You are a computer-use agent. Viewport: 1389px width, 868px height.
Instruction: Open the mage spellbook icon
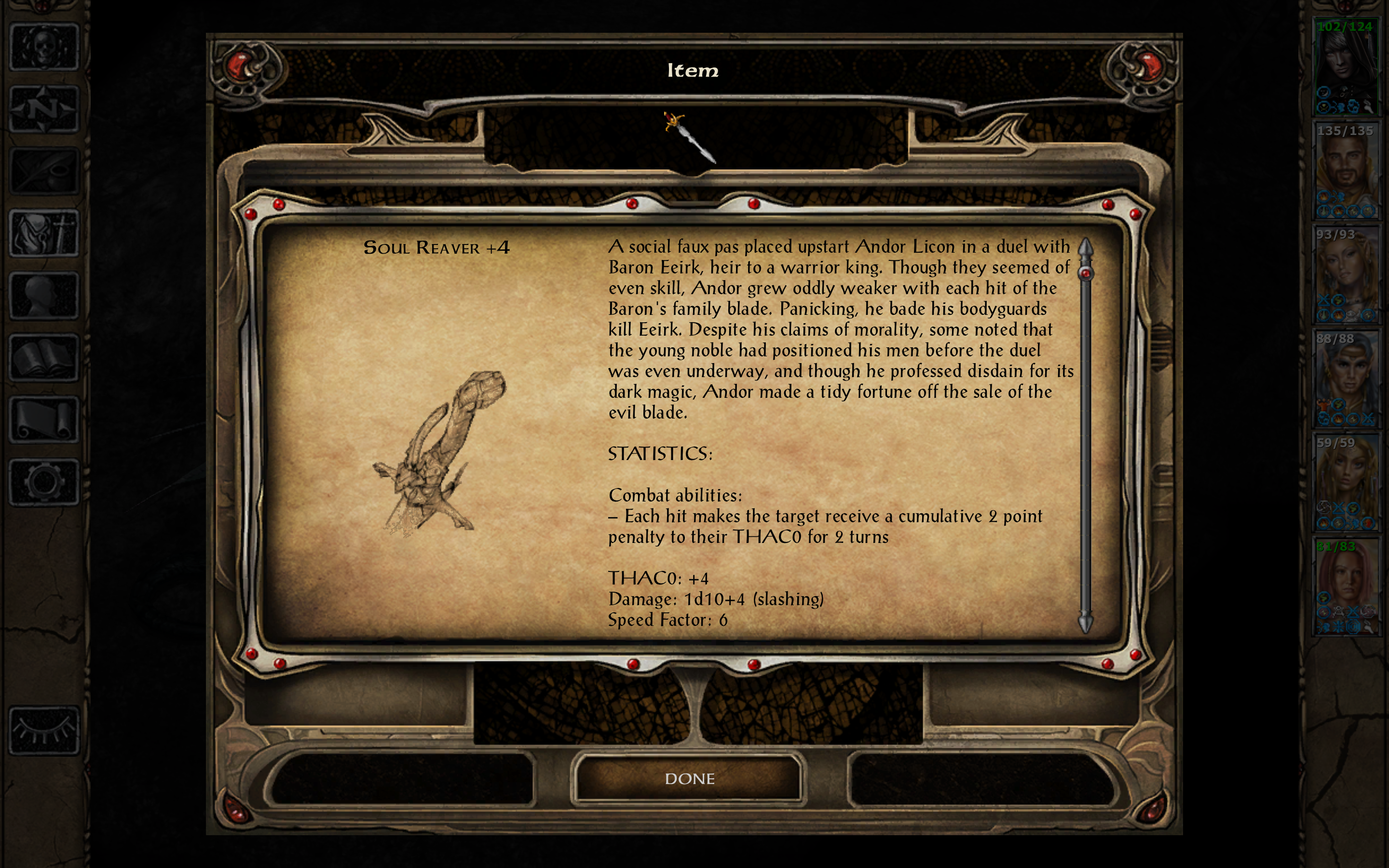click(x=44, y=358)
